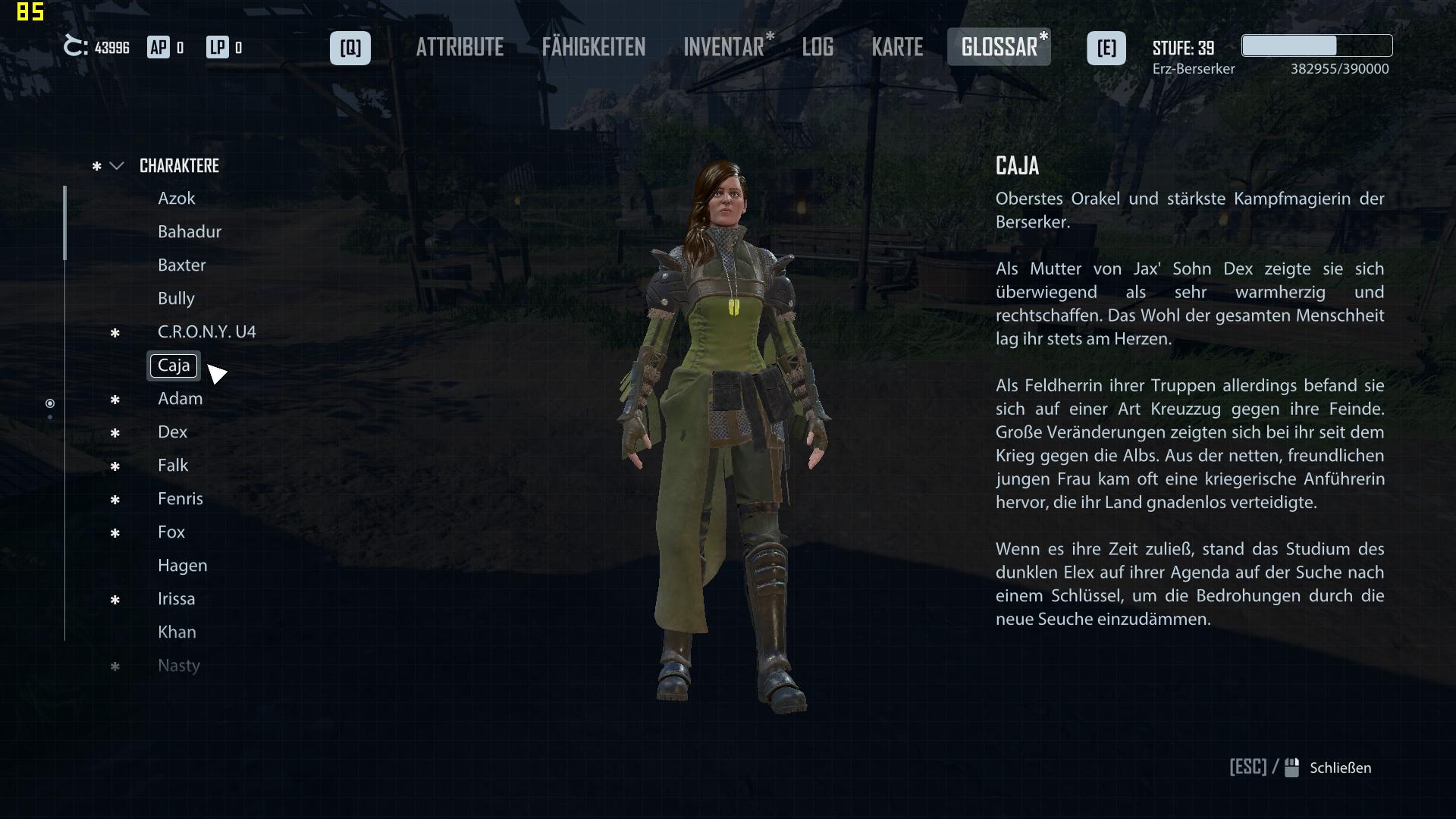Switch to the Attribute tab
The height and width of the screenshot is (819, 1456).
click(460, 48)
